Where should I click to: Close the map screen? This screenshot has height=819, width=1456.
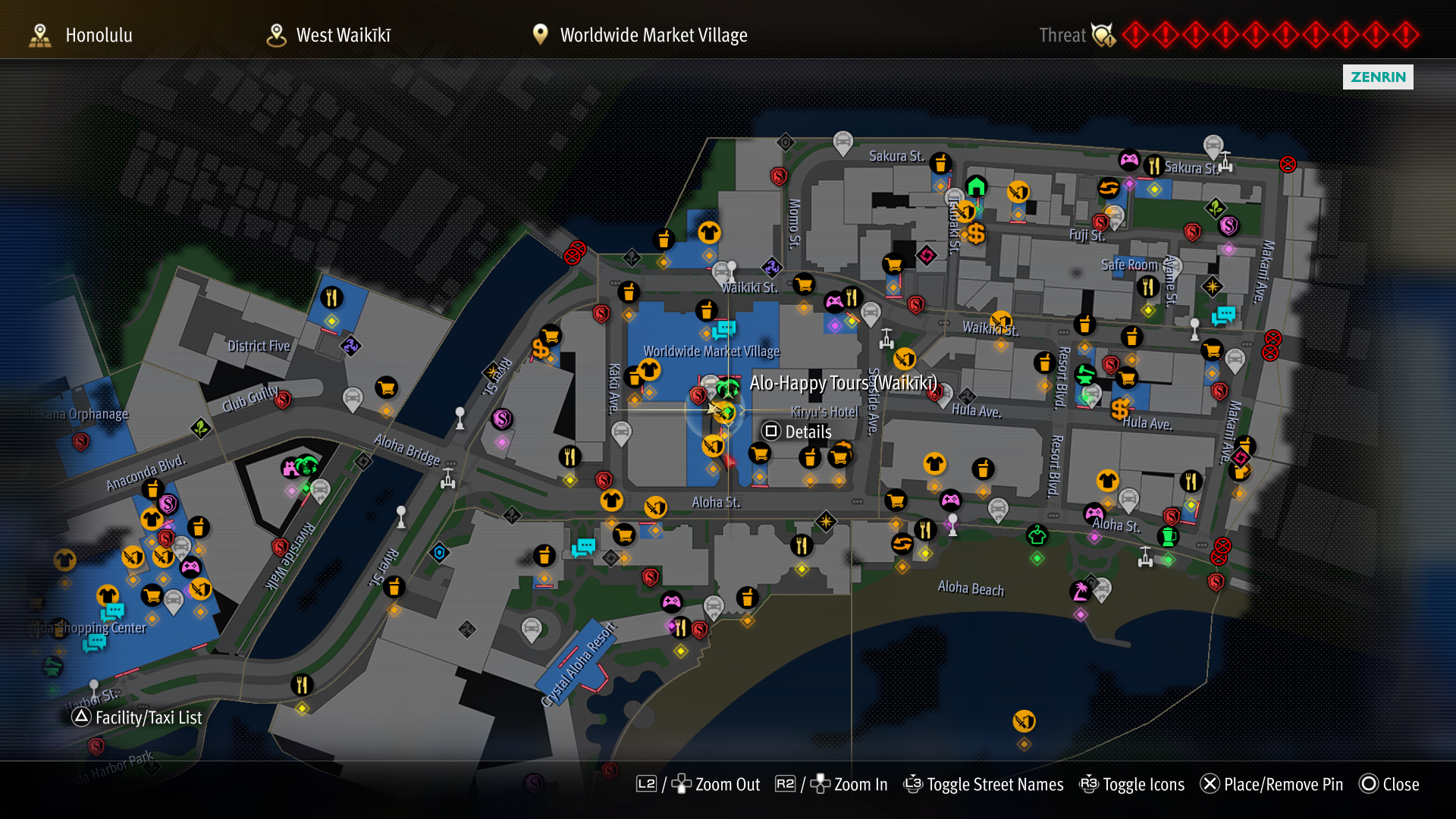[x=1399, y=784]
